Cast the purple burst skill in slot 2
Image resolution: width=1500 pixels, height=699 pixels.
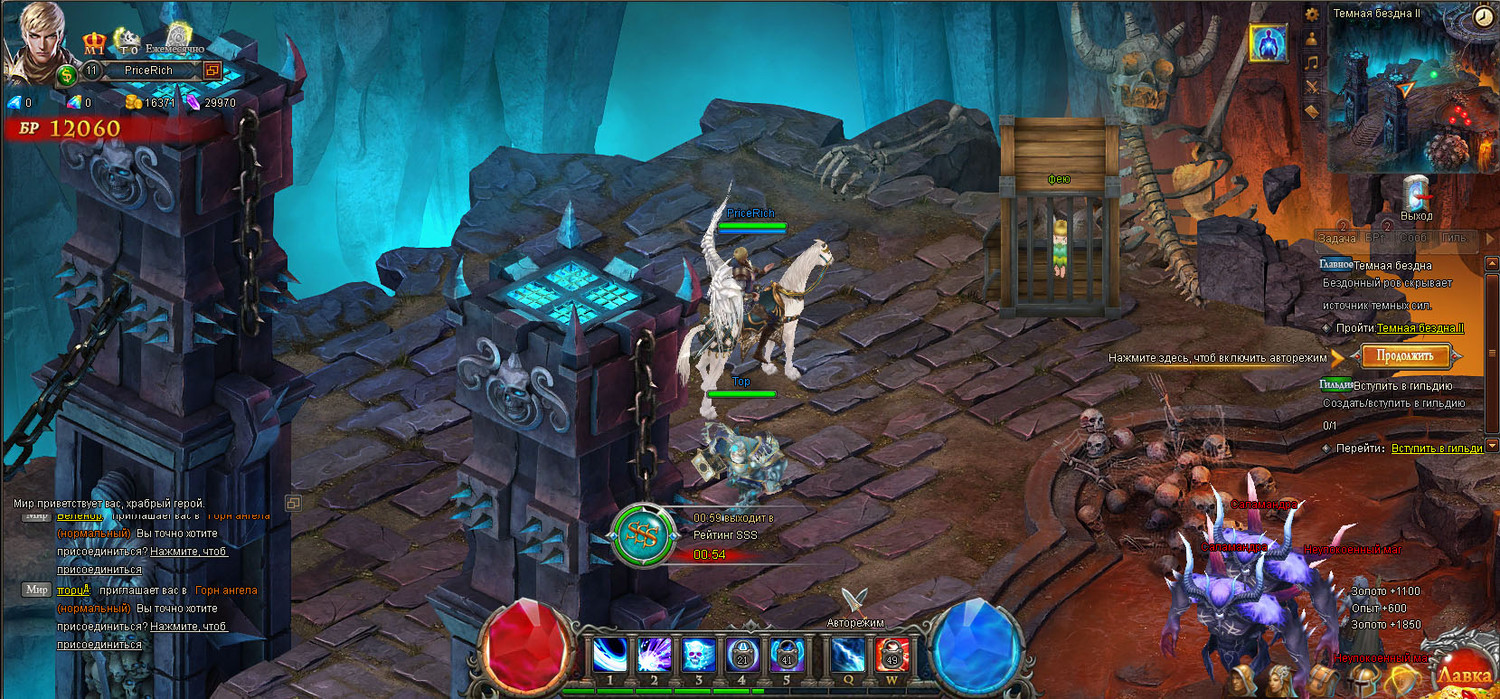pyautogui.click(x=654, y=655)
